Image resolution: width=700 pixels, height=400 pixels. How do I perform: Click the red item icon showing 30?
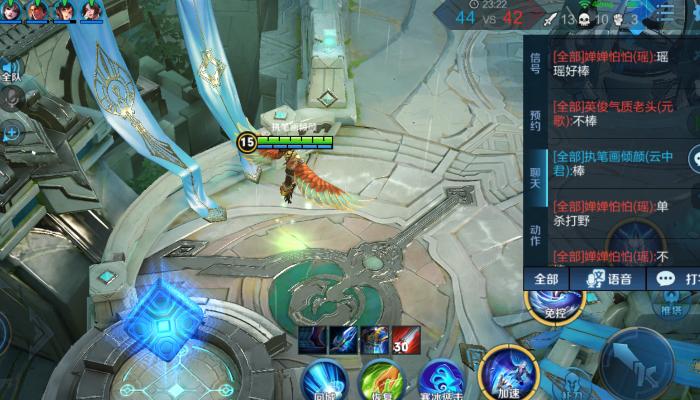(405, 339)
